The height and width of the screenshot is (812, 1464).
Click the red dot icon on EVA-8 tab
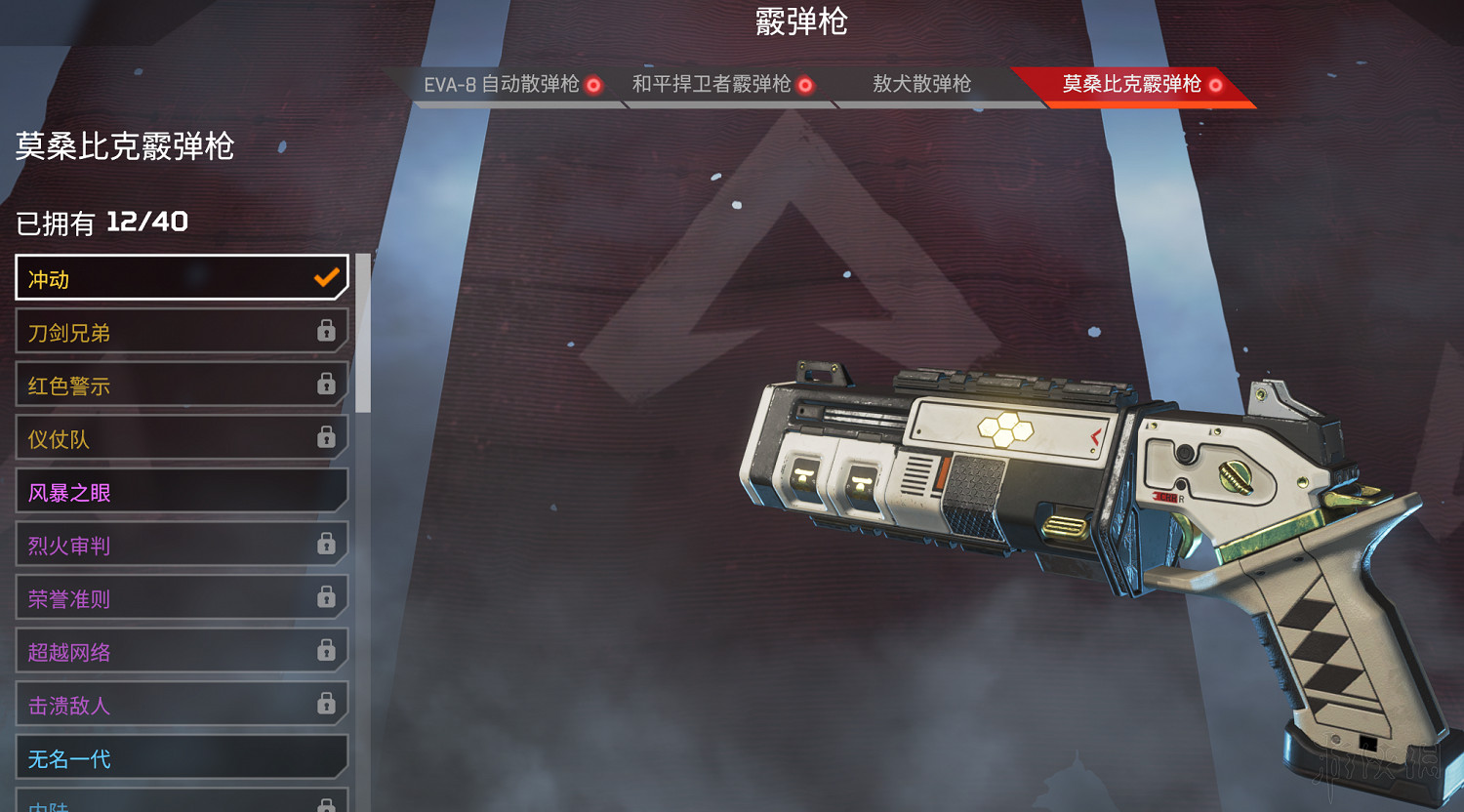point(593,85)
